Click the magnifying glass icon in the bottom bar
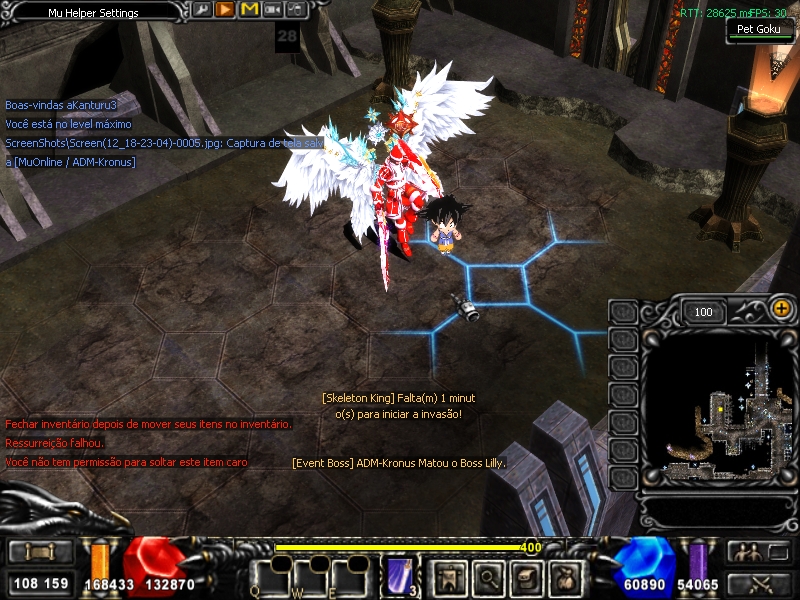The image size is (800, 600). click(487, 576)
